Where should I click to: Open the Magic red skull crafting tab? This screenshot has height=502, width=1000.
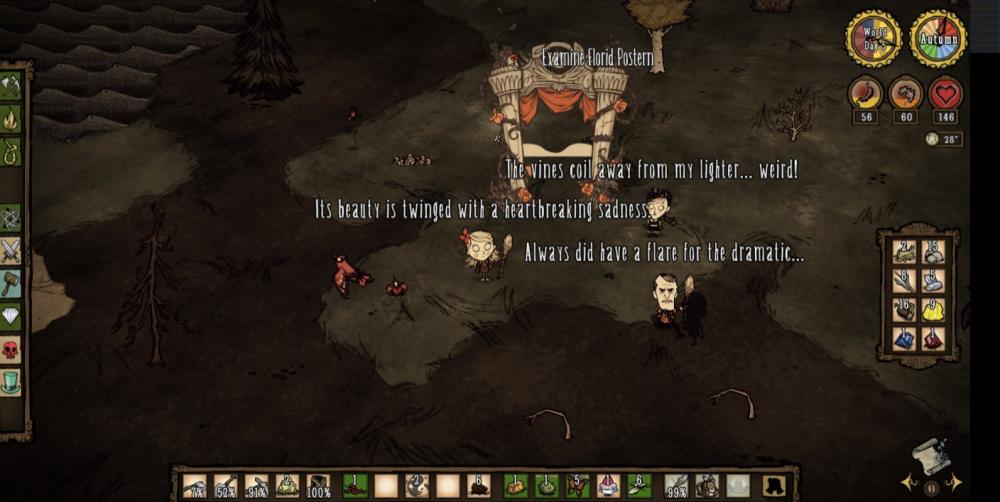(11, 349)
